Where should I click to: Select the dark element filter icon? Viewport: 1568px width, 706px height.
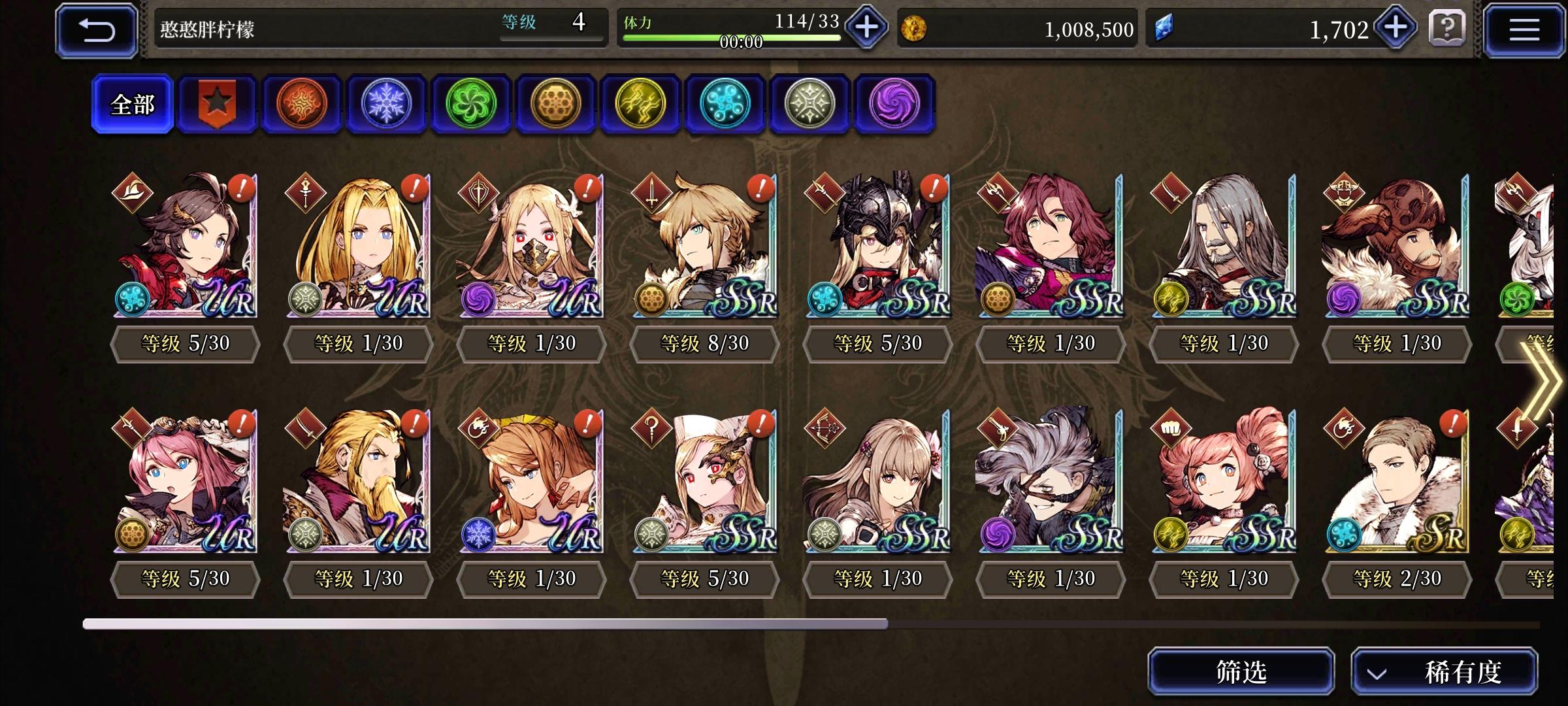894,103
